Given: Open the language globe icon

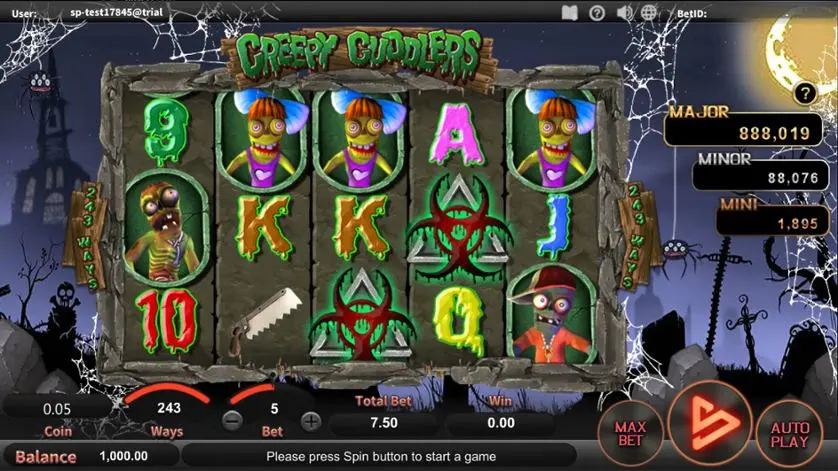Looking at the screenshot, I should 650,13.
